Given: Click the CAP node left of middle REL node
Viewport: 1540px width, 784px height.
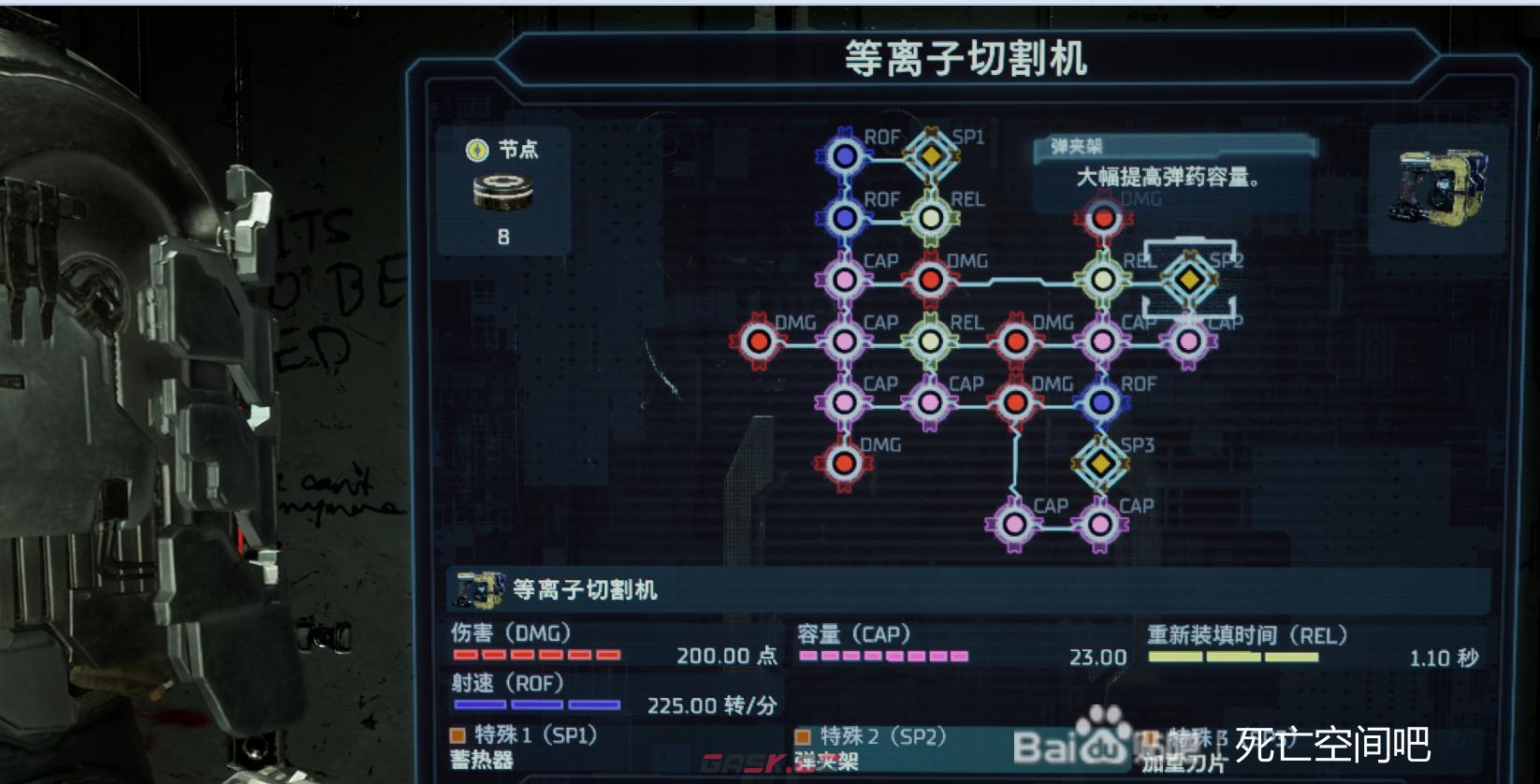Looking at the screenshot, I should pyautogui.click(x=846, y=341).
